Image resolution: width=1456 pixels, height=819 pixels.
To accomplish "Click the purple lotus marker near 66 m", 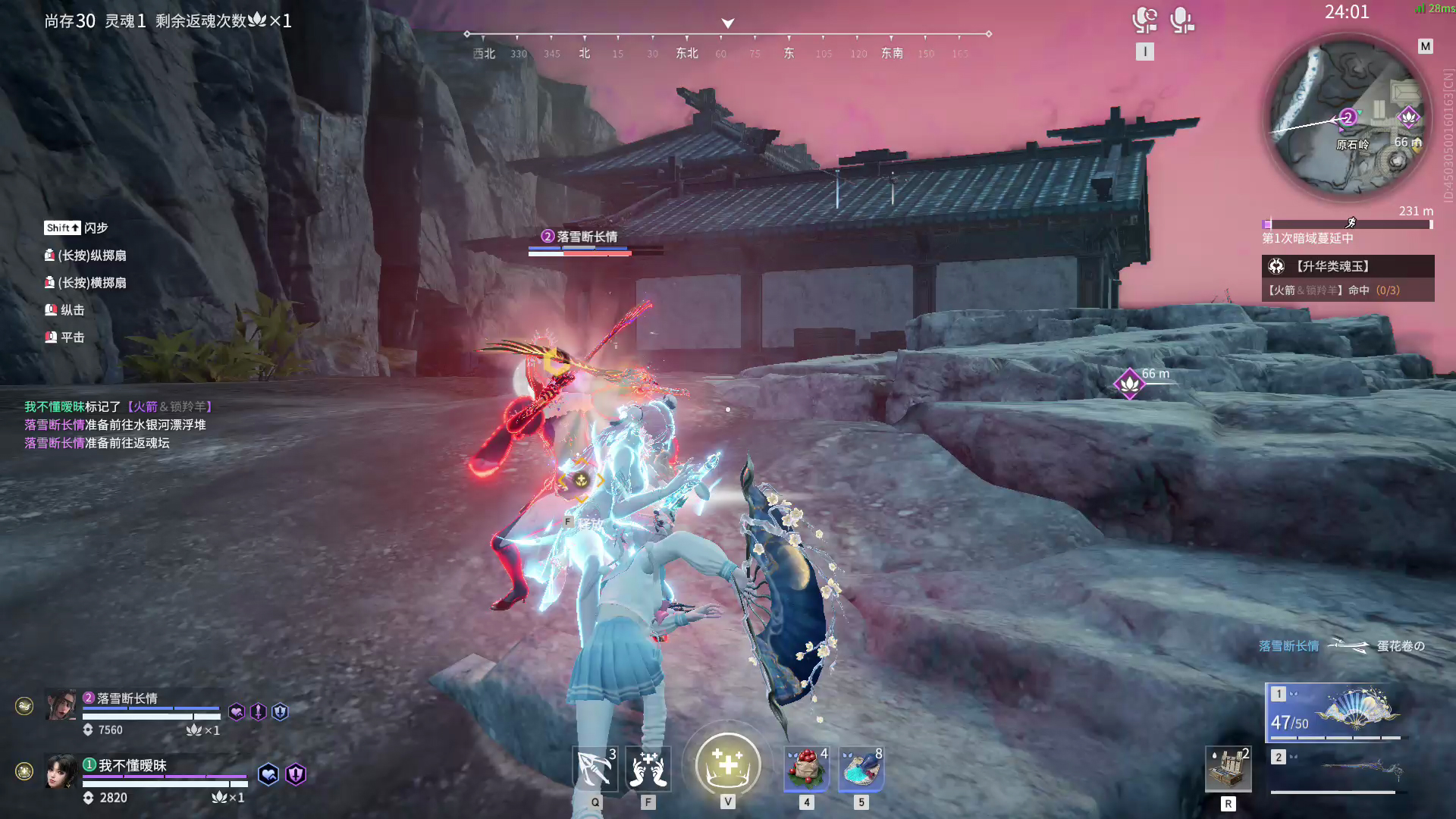I will [x=1129, y=383].
